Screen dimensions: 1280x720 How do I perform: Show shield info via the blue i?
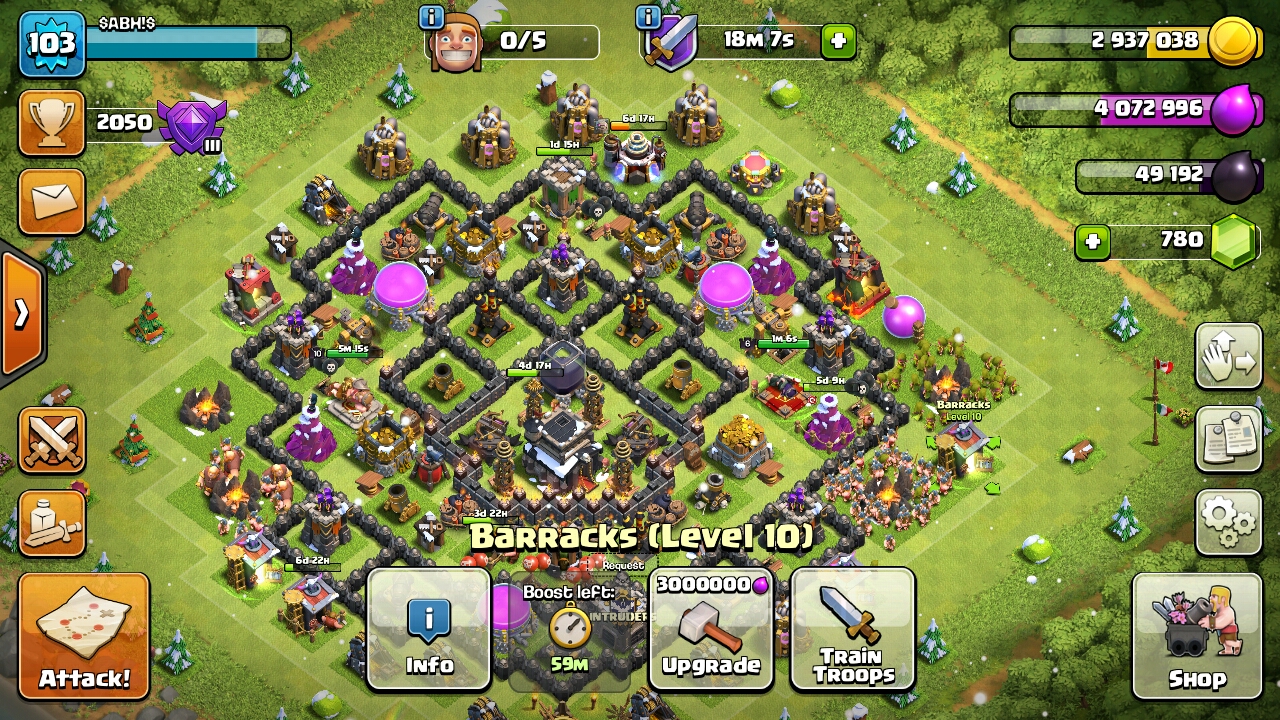coord(648,17)
